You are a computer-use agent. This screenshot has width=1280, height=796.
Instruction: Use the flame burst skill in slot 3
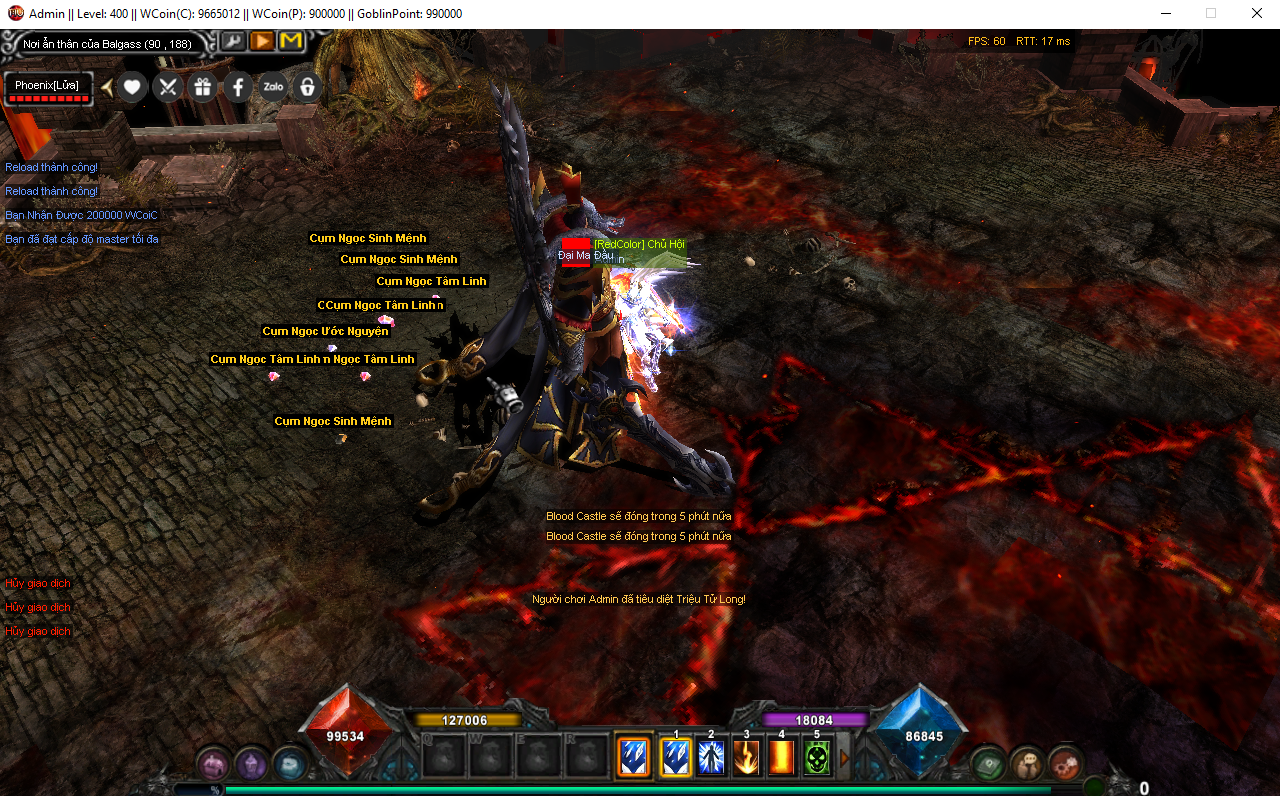point(746,757)
